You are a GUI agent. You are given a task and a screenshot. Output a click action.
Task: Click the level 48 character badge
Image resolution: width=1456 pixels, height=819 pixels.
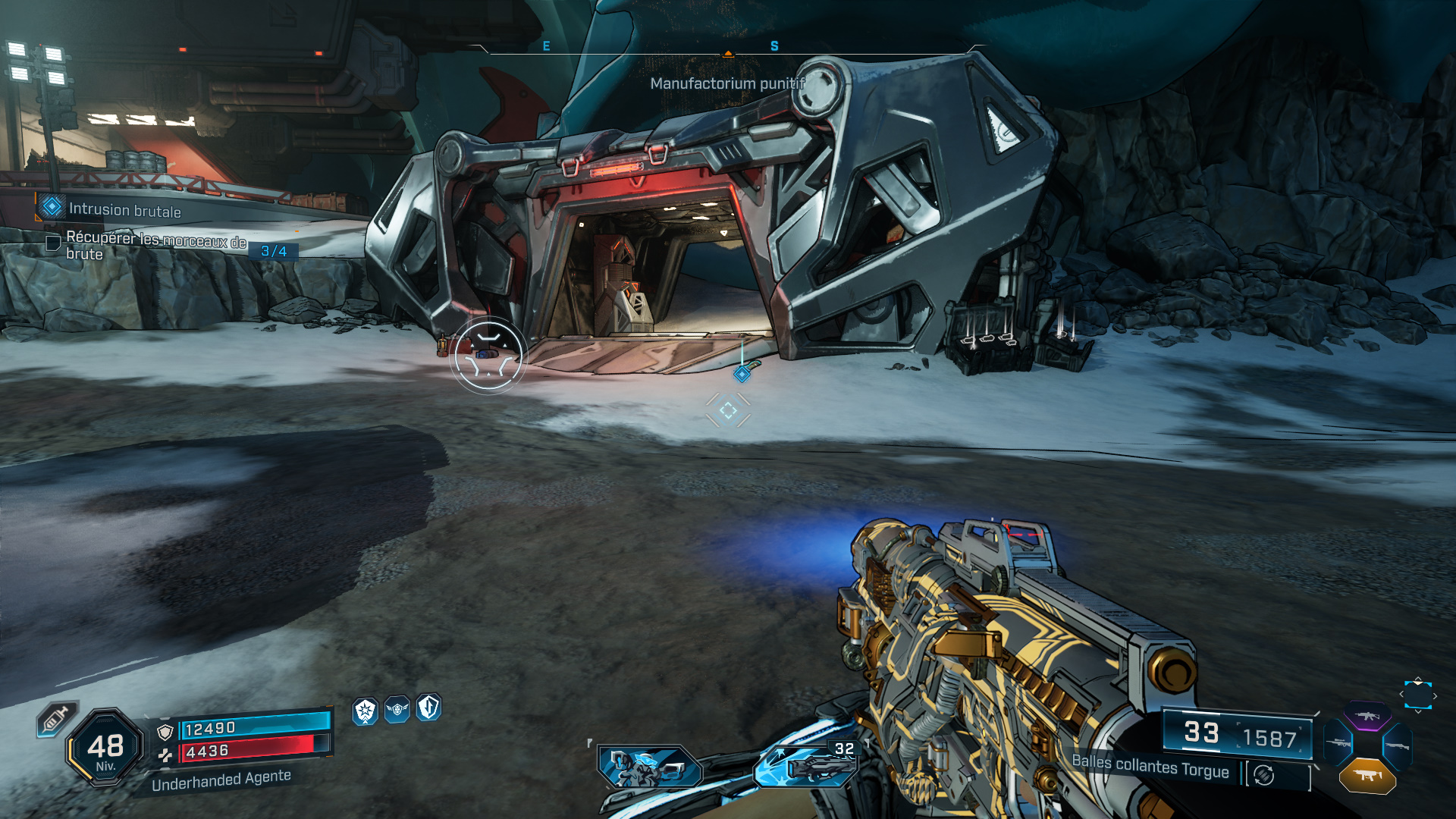click(105, 748)
